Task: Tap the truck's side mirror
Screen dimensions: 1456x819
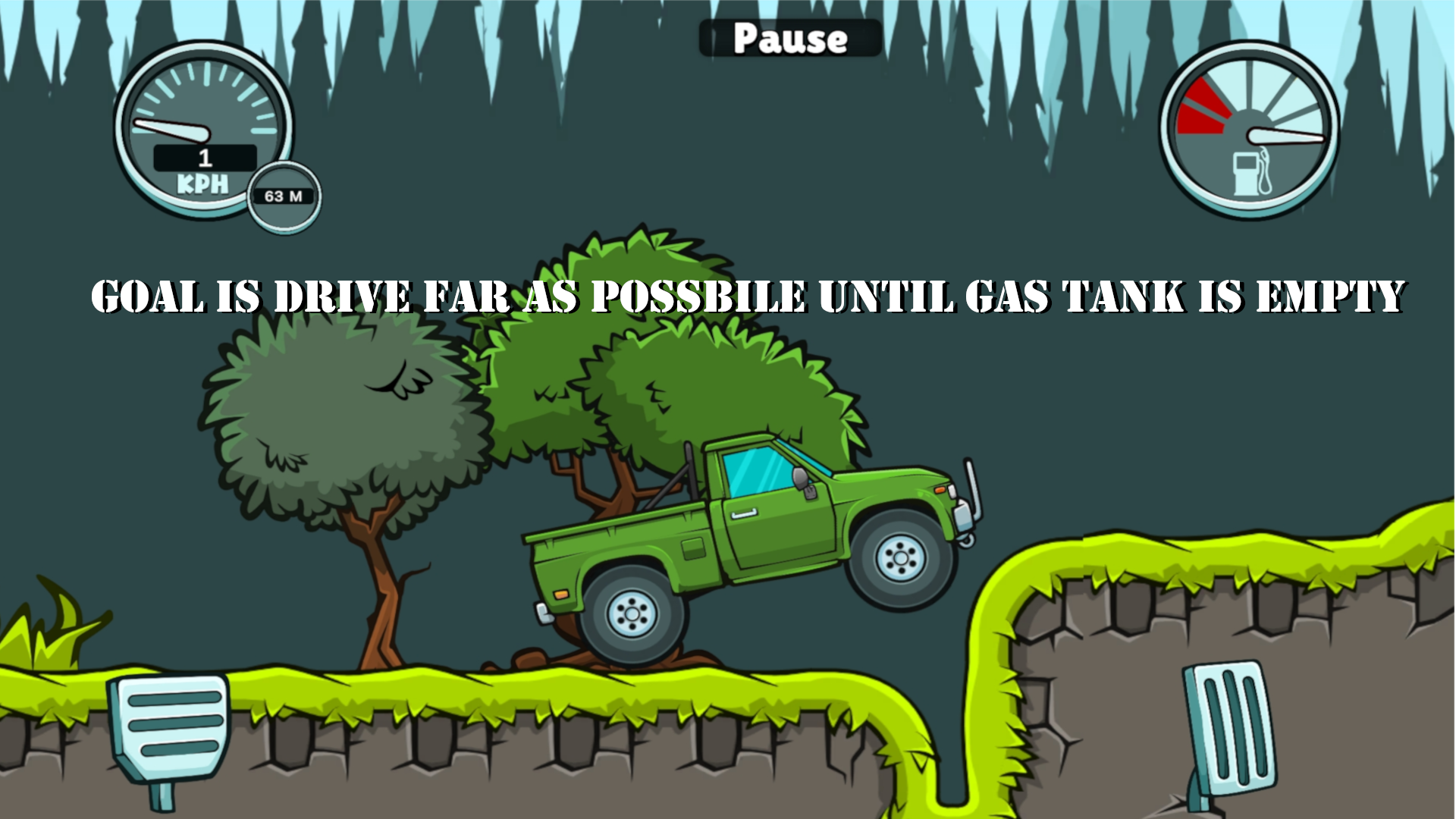Action: pyautogui.click(x=799, y=478)
